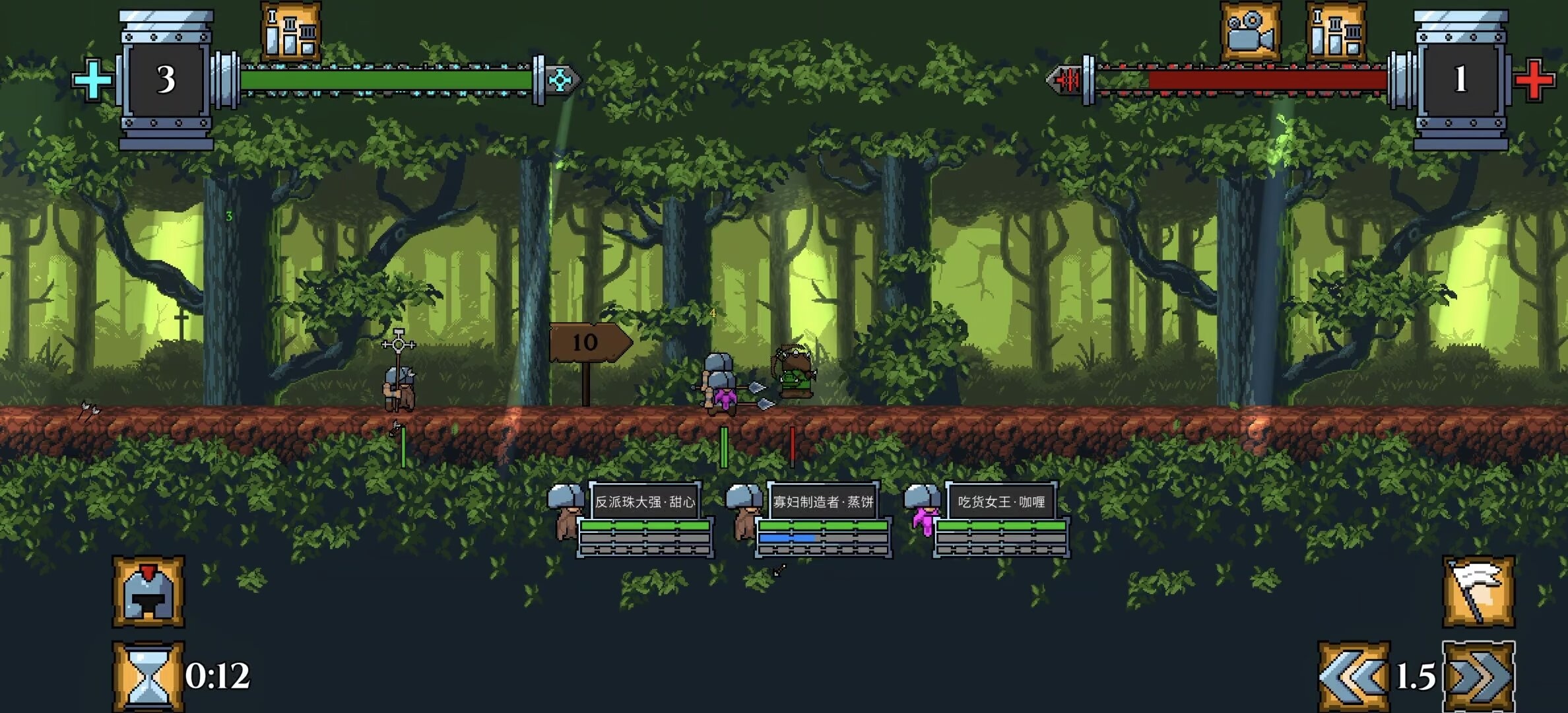
Task: Open the knight helmet menu button
Action: click(x=148, y=592)
